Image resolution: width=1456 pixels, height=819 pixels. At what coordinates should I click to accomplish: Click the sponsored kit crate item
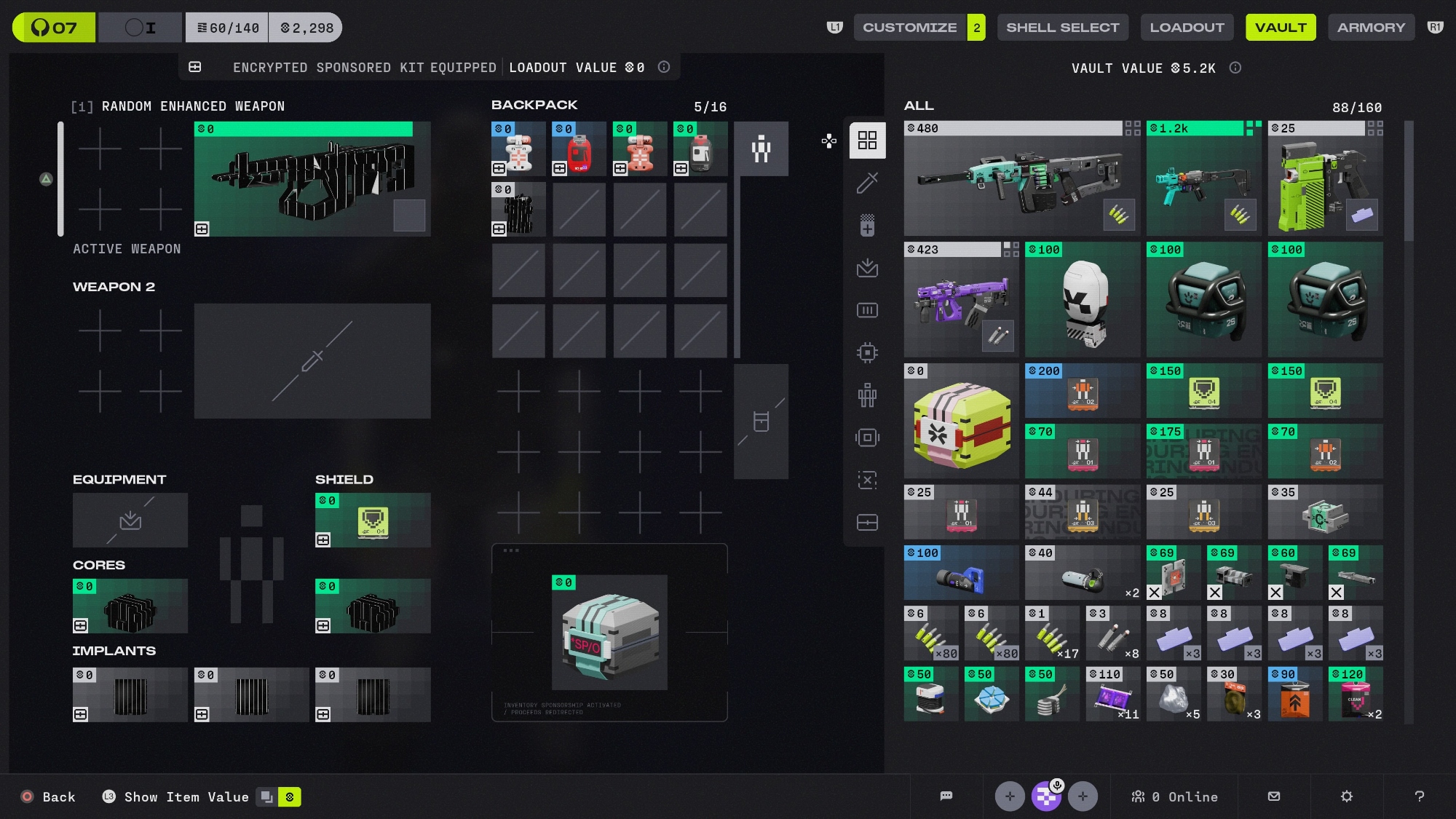click(x=609, y=632)
